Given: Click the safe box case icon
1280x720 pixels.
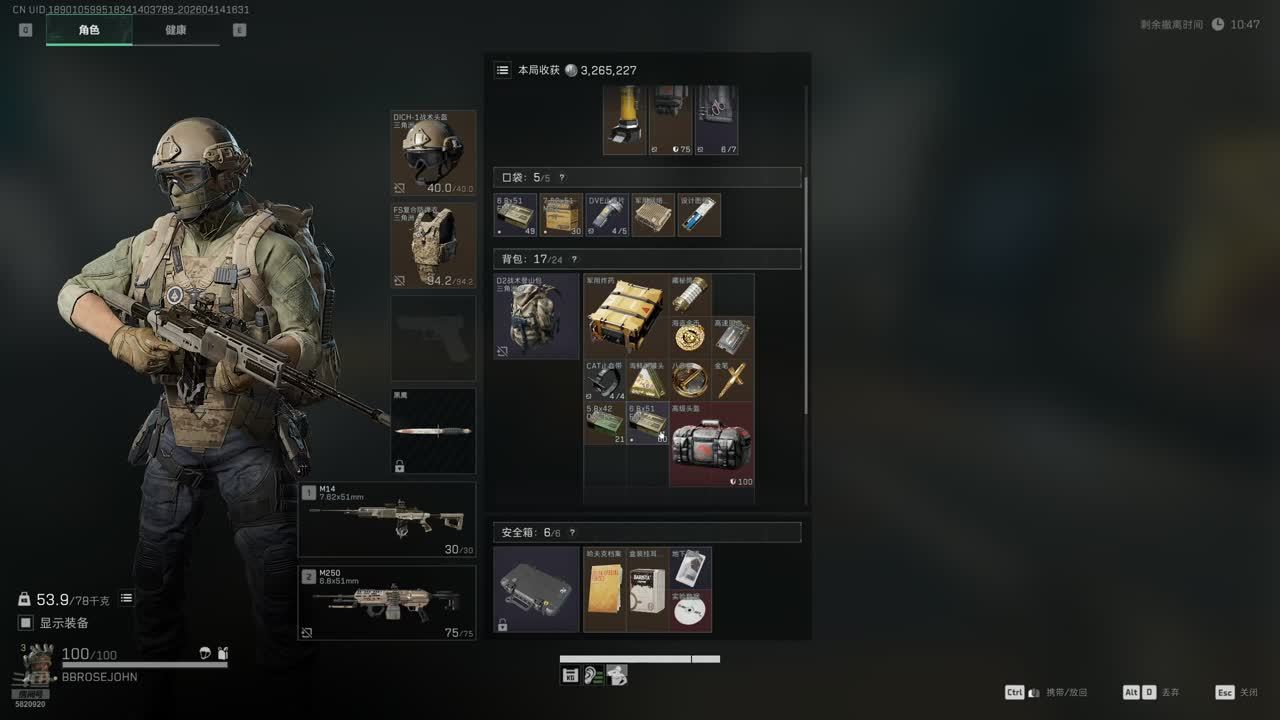Looking at the screenshot, I should click(x=536, y=589).
